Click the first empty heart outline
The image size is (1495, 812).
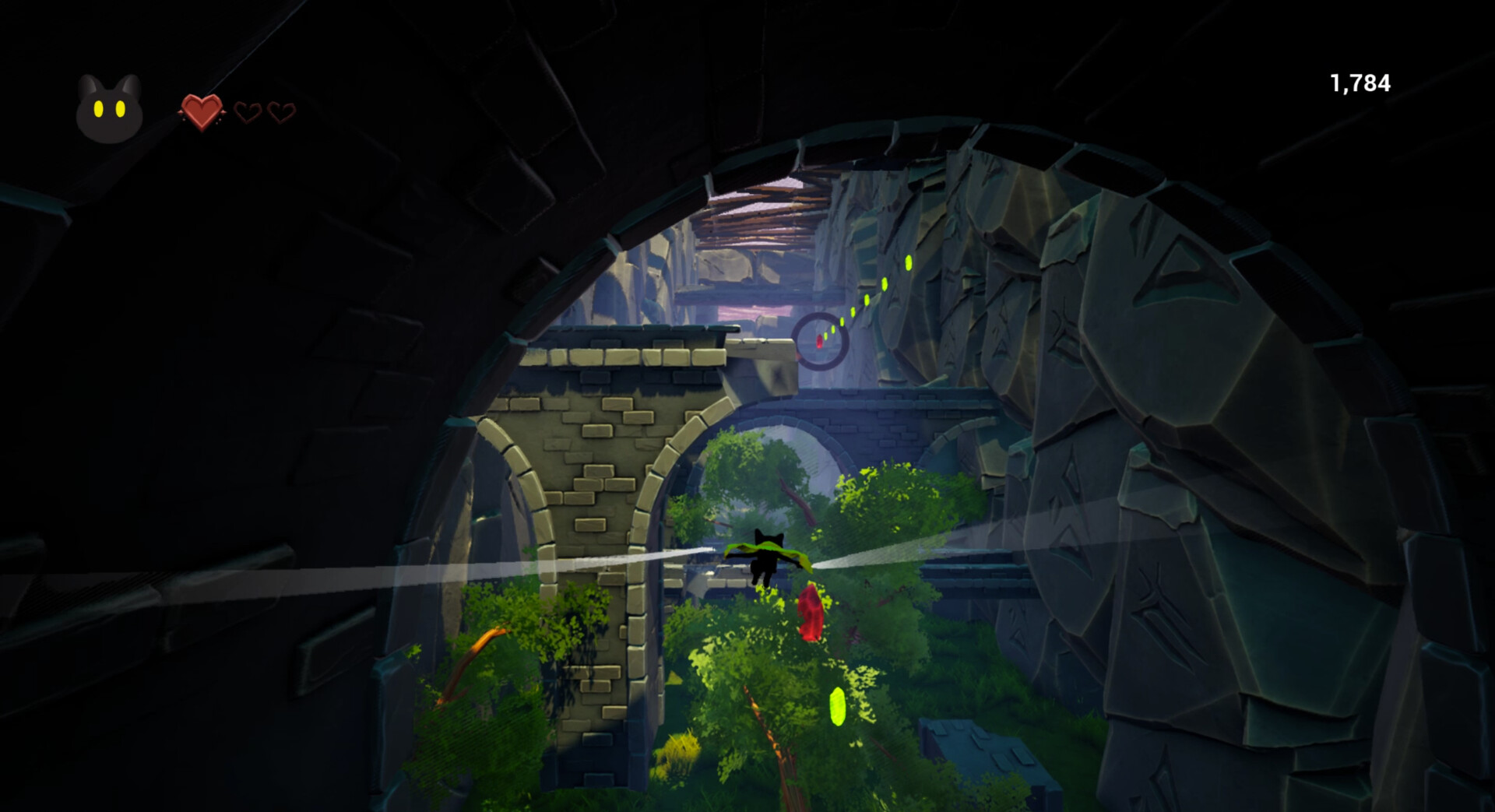(247, 113)
